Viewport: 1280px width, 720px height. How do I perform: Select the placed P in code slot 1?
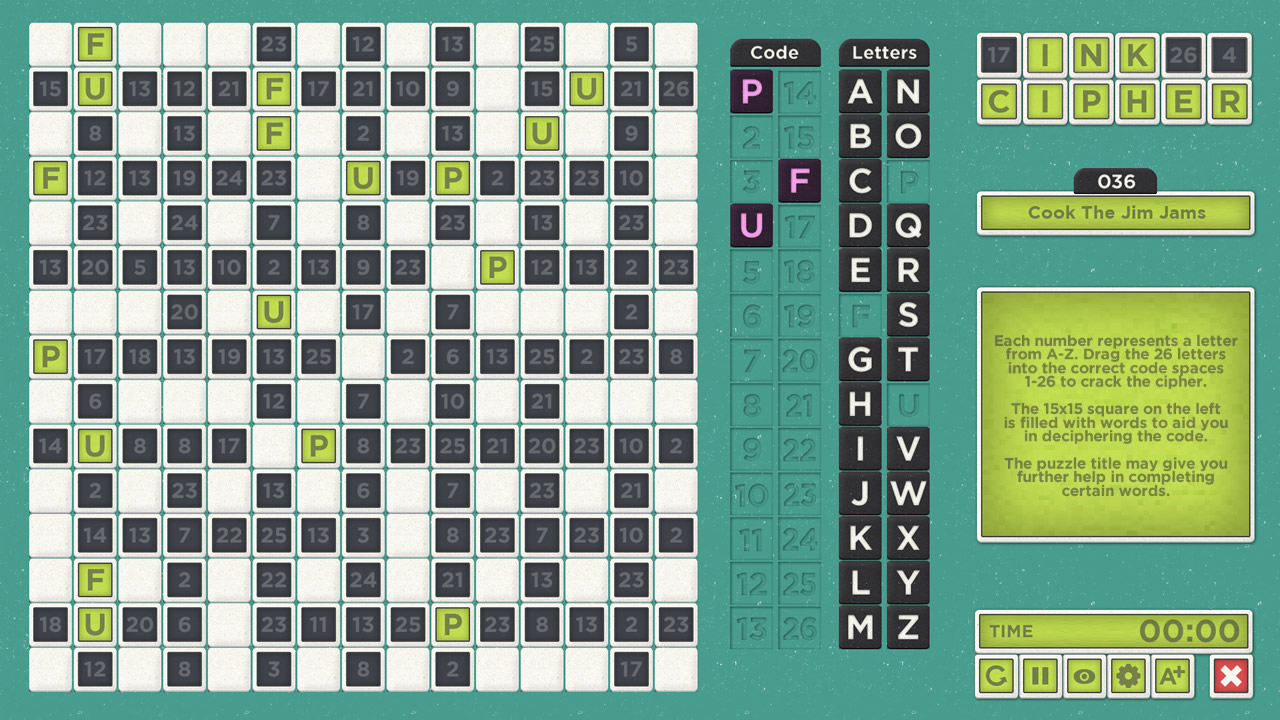[751, 91]
